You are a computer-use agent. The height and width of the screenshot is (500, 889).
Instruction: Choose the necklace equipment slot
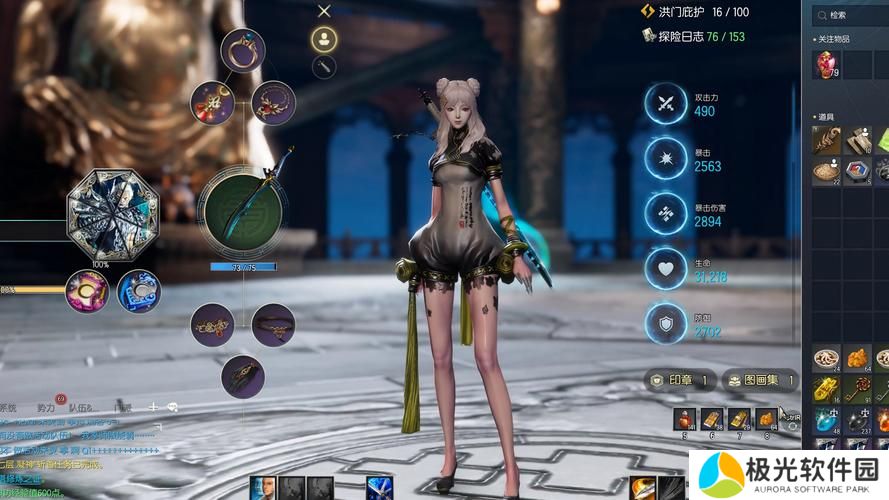(273, 102)
